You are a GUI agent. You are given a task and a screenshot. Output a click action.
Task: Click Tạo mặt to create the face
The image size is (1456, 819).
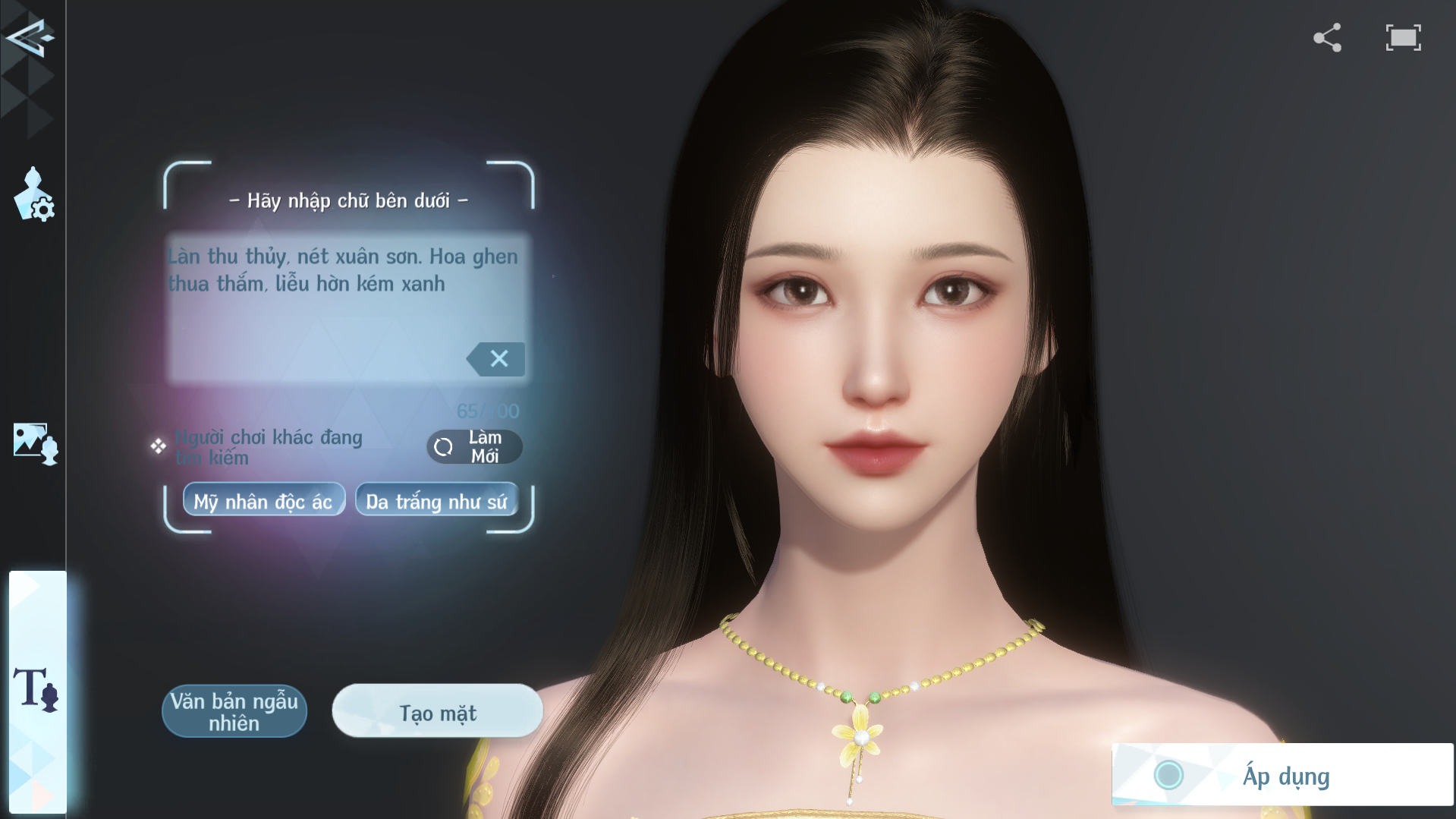(438, 712)
